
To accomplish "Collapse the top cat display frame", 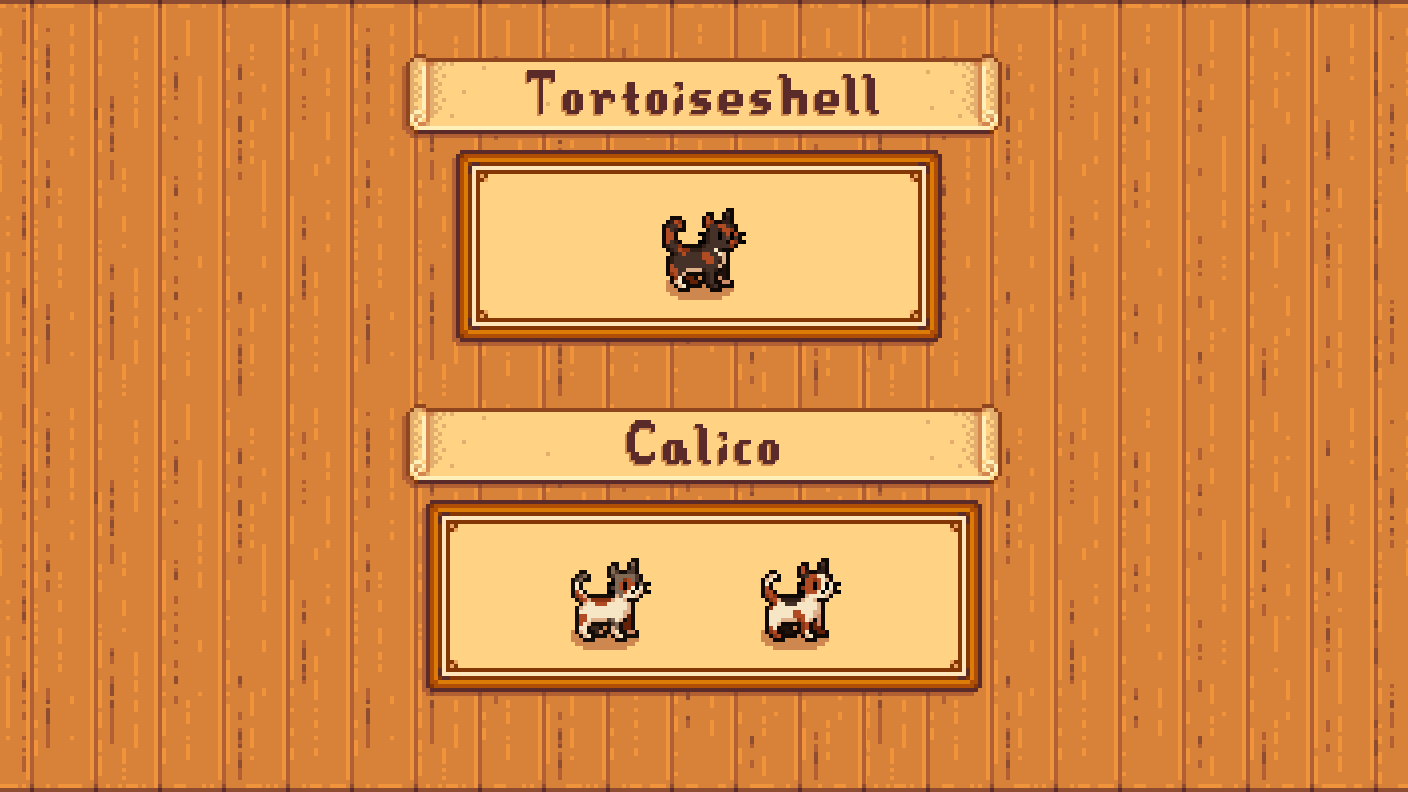I will pos(700,245).
